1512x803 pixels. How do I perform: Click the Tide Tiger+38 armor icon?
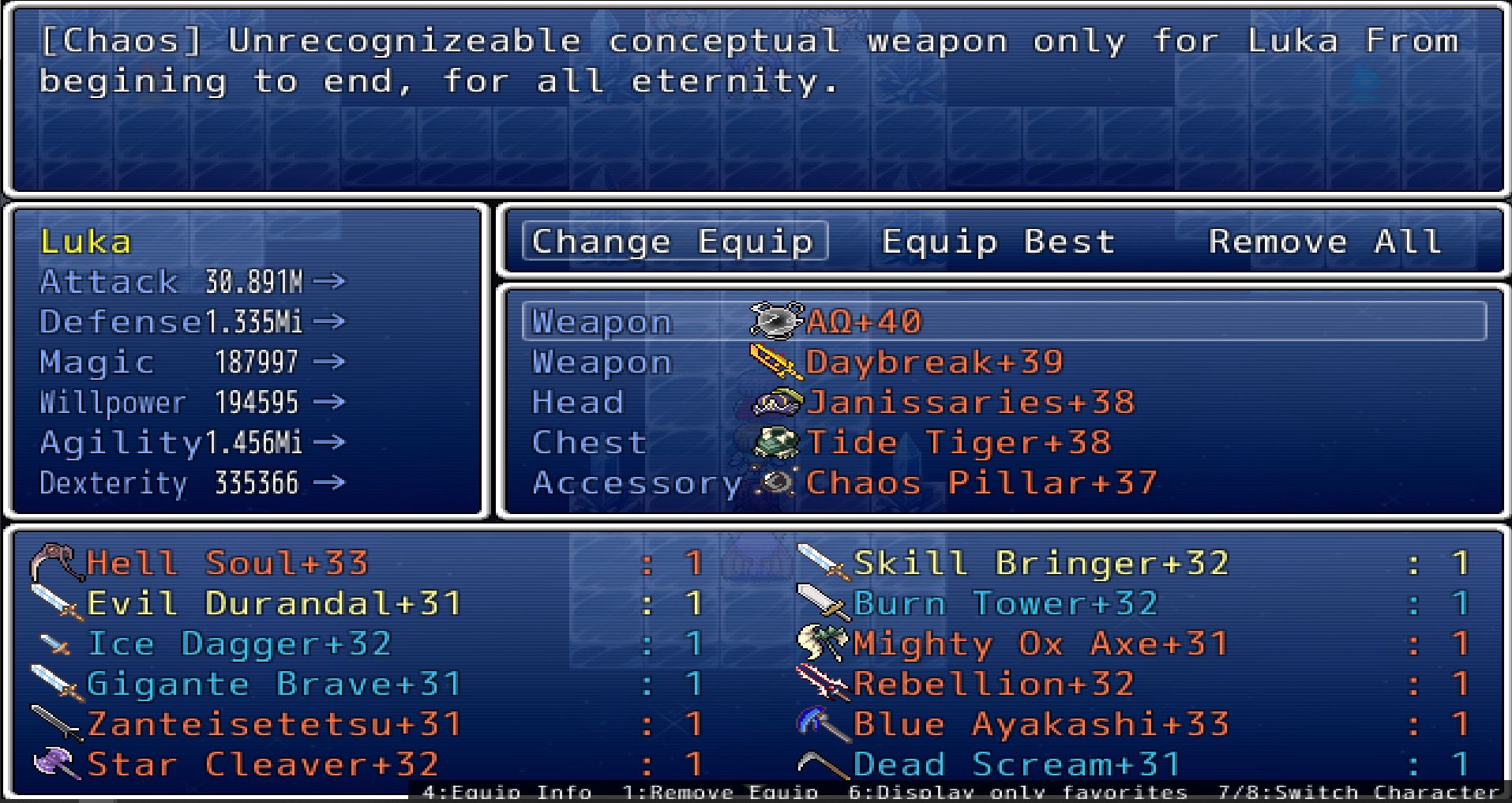[774, 442]
